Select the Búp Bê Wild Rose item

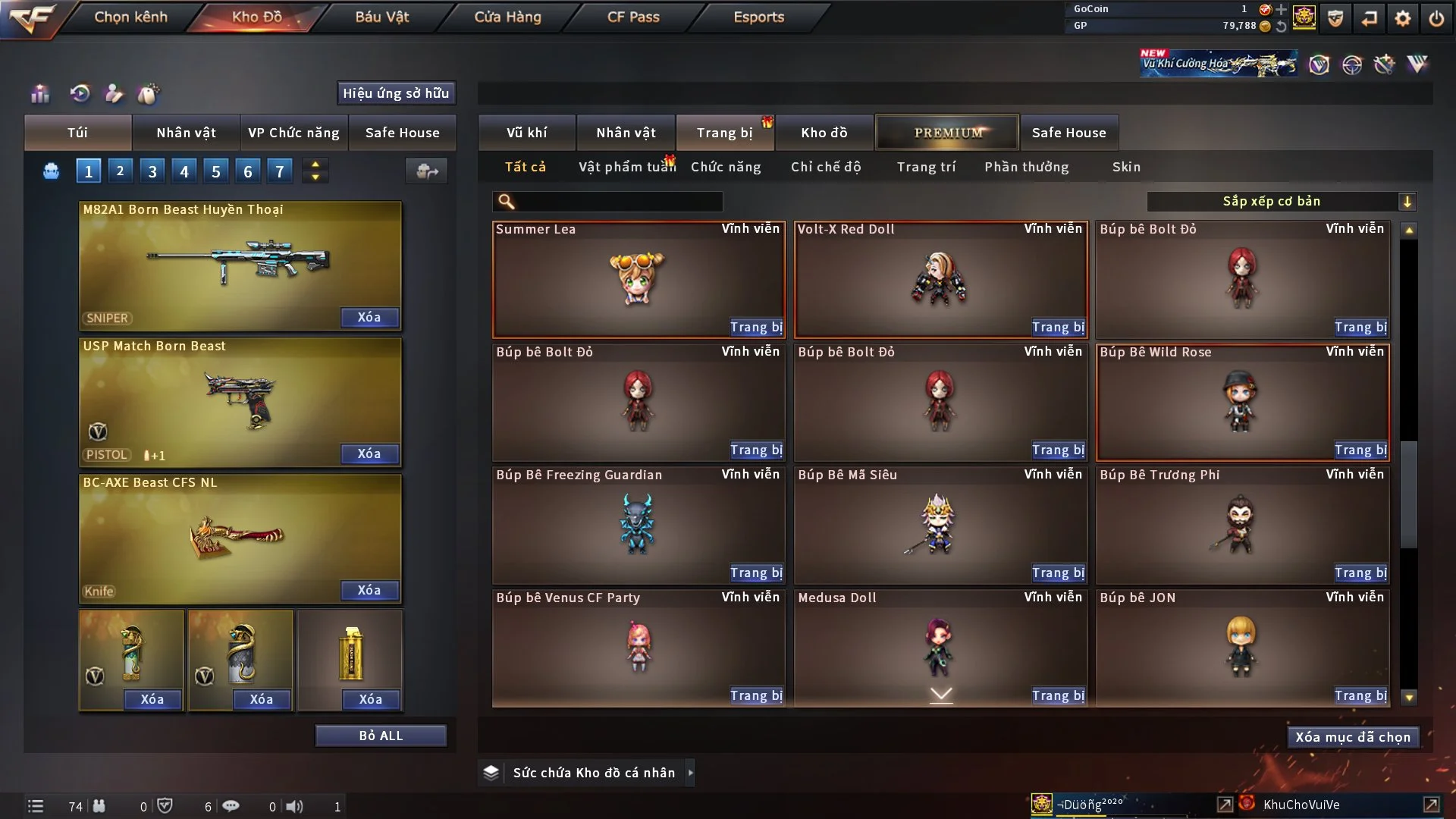[x=1241, y=402]
